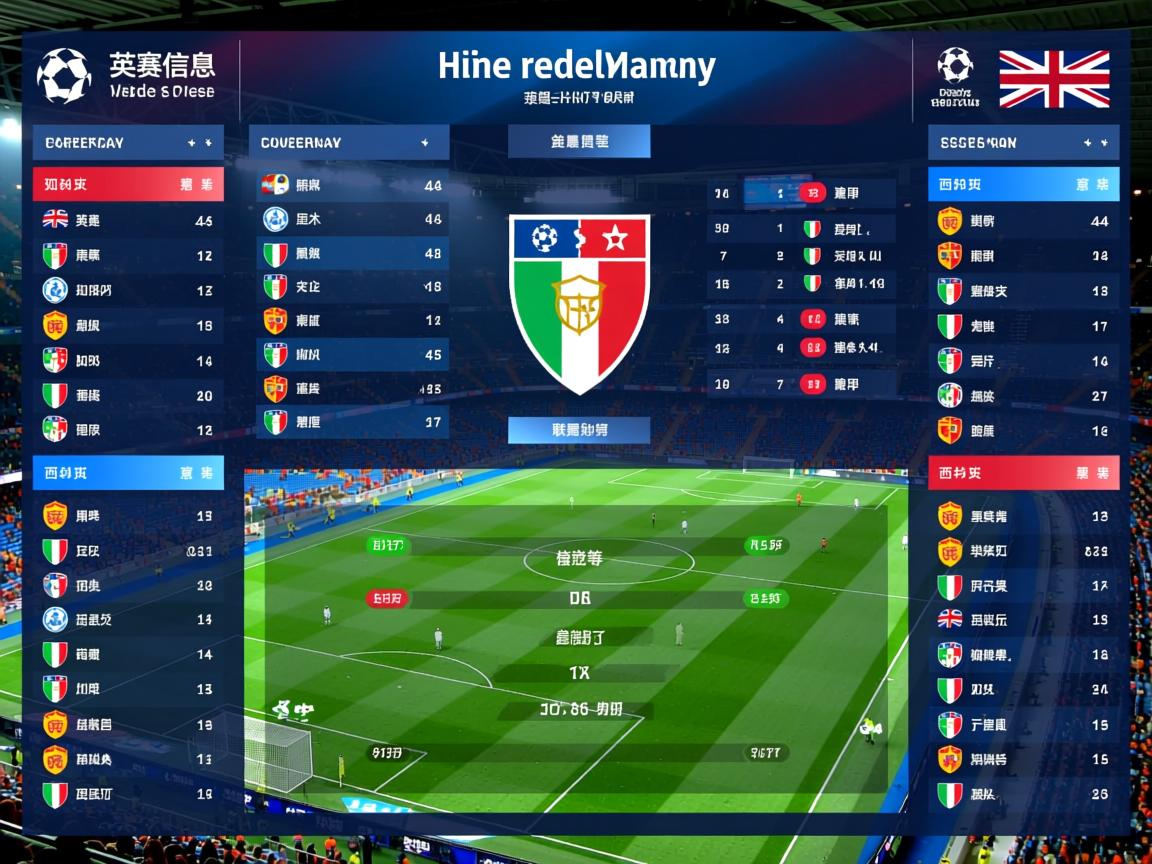
Task: Select the 1X bar on the pitch overlay
Action: coord(579,673)
